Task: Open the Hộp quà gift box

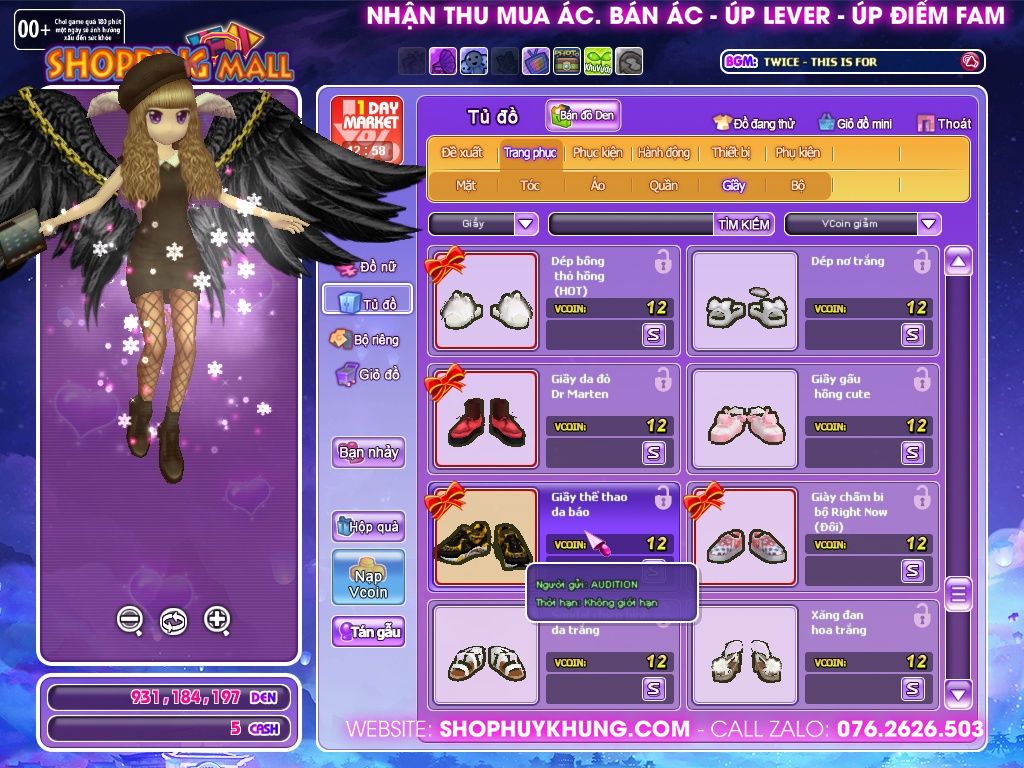Action: (368, 526)
